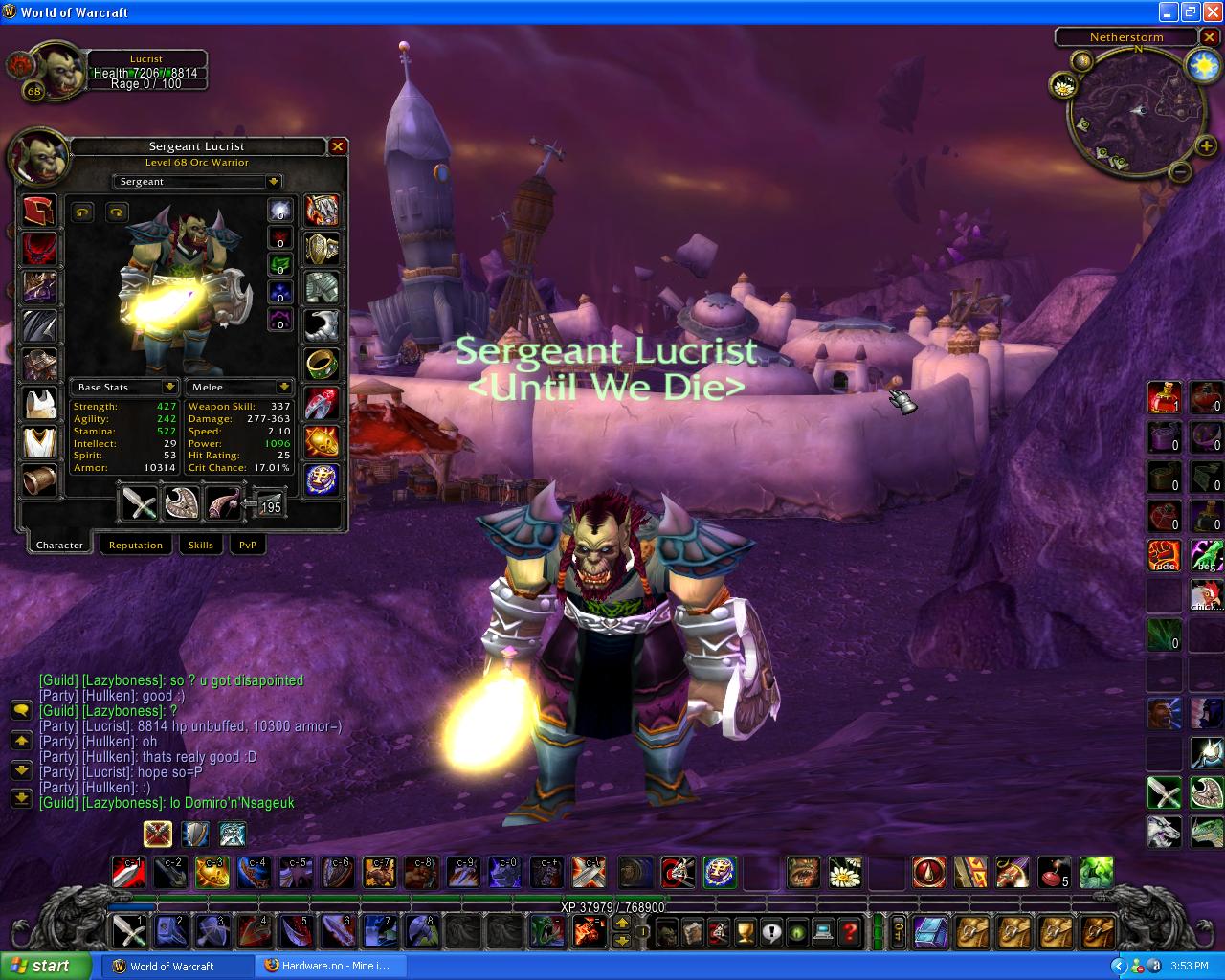
Task: Click the main-hand sword weapon slot
Action: pos(139,502)
